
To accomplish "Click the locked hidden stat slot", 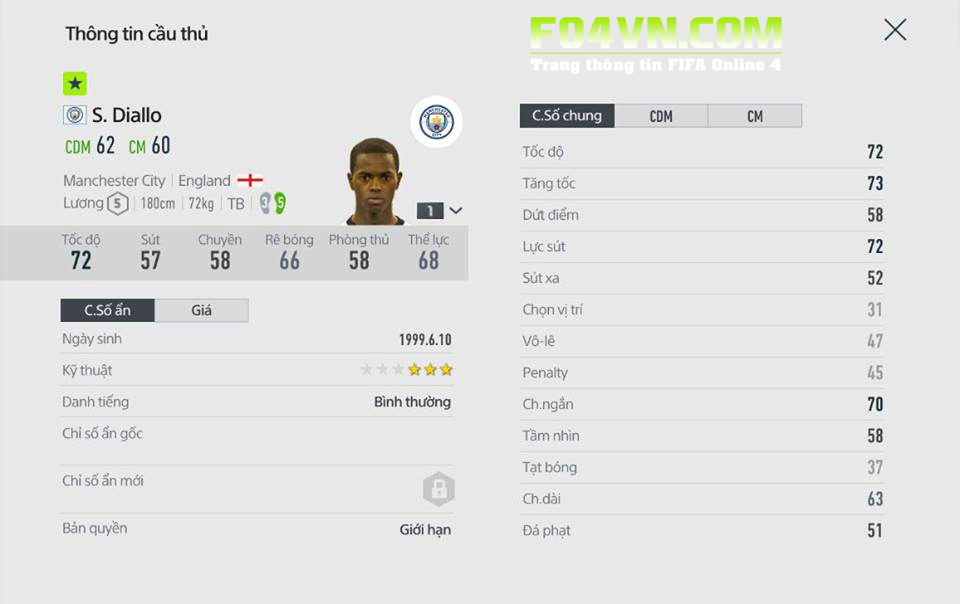I will (x=438, y=489).
